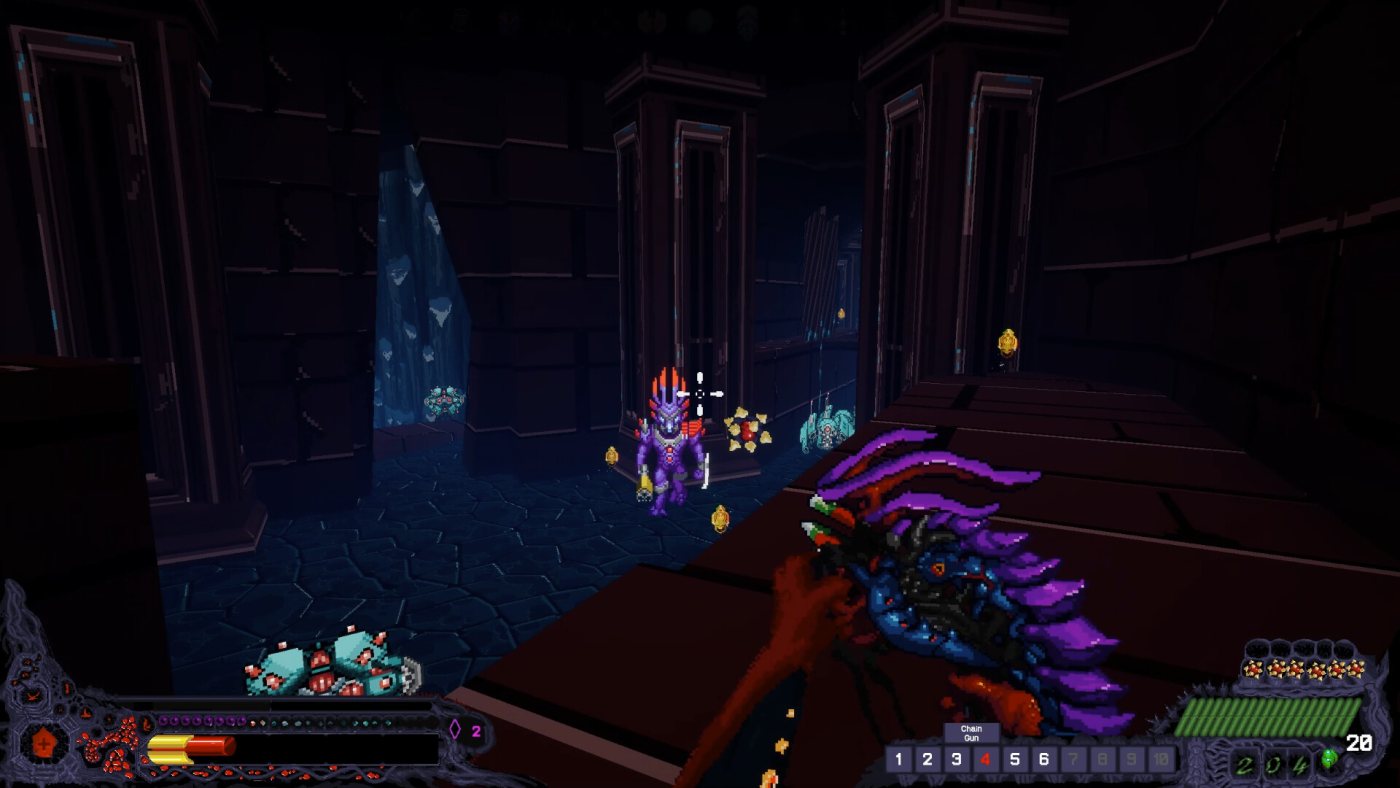Equip the weapon in slot 5
The image size is (1400, 788).
point(1014,760)
